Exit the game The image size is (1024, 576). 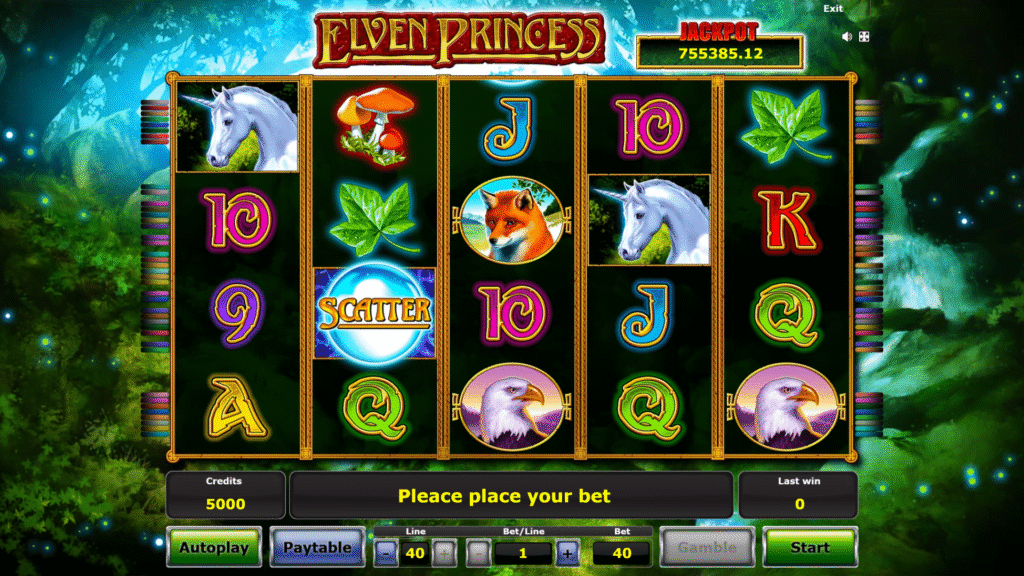coord(833,8)
